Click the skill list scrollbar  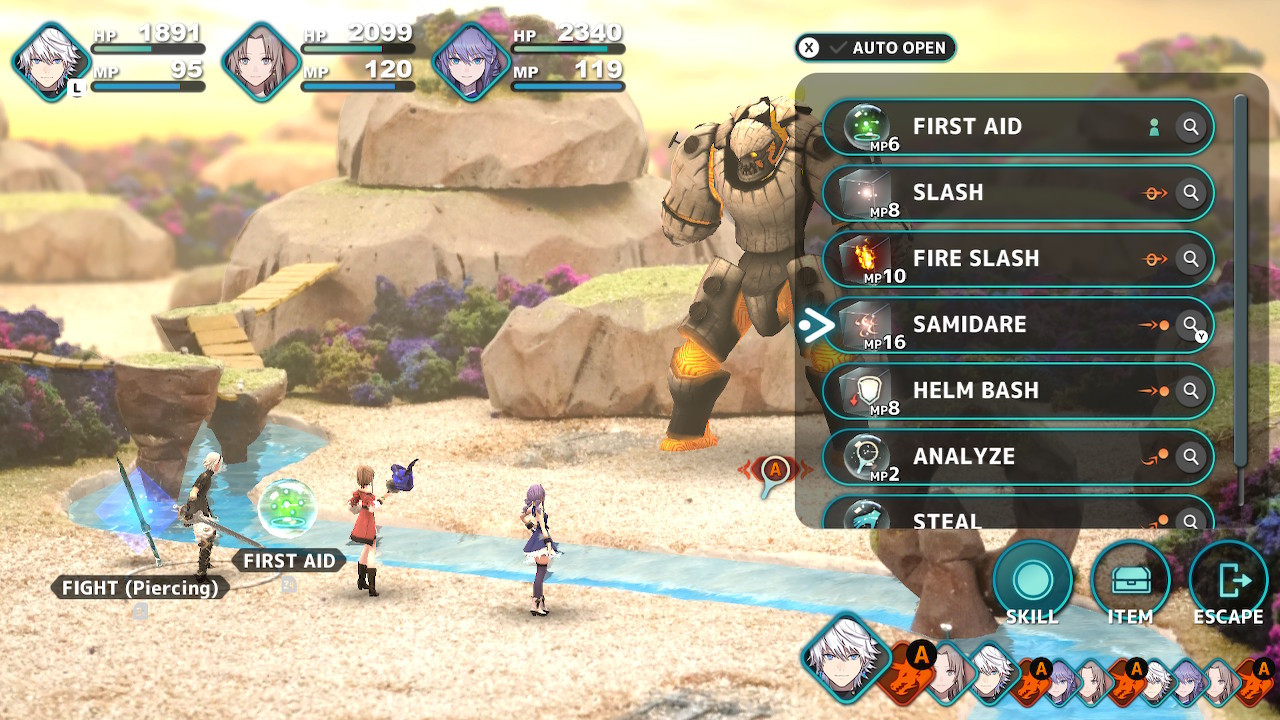(x=1241, y=300)
